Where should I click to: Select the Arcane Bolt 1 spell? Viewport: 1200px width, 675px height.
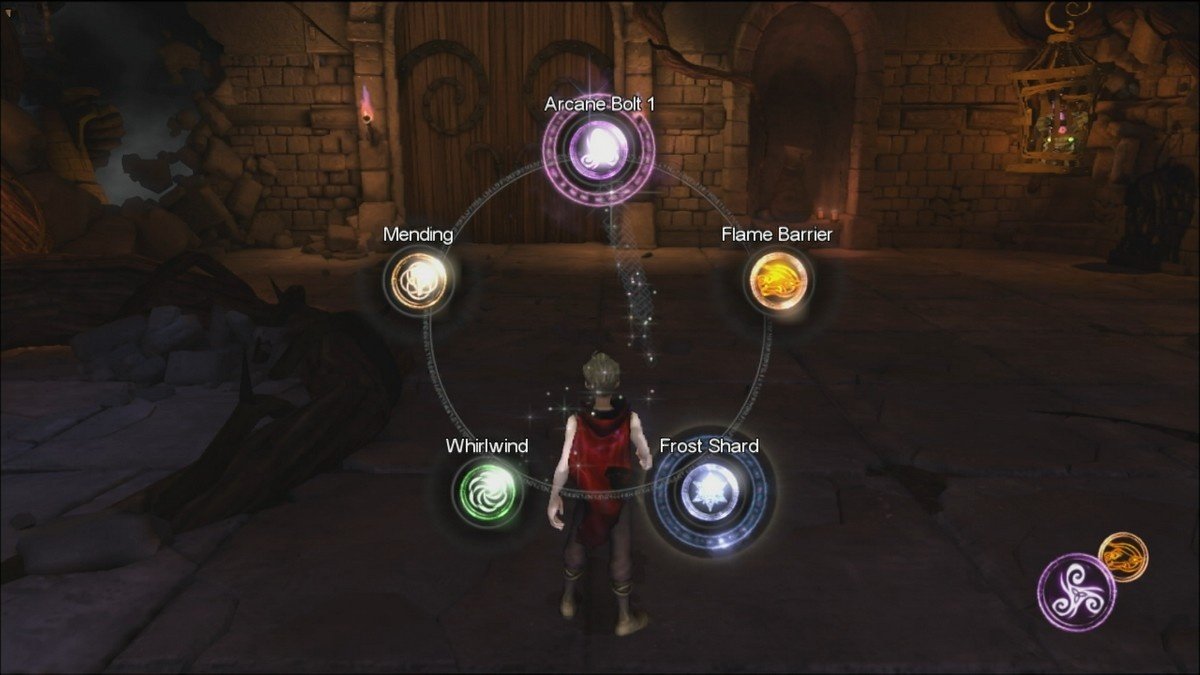(x=598, y=150)
